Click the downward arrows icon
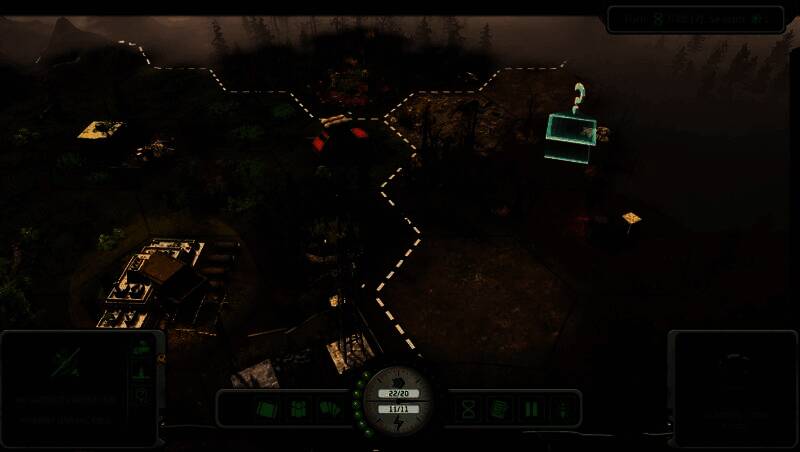800x452 pixels. click(x=562, y=408)
